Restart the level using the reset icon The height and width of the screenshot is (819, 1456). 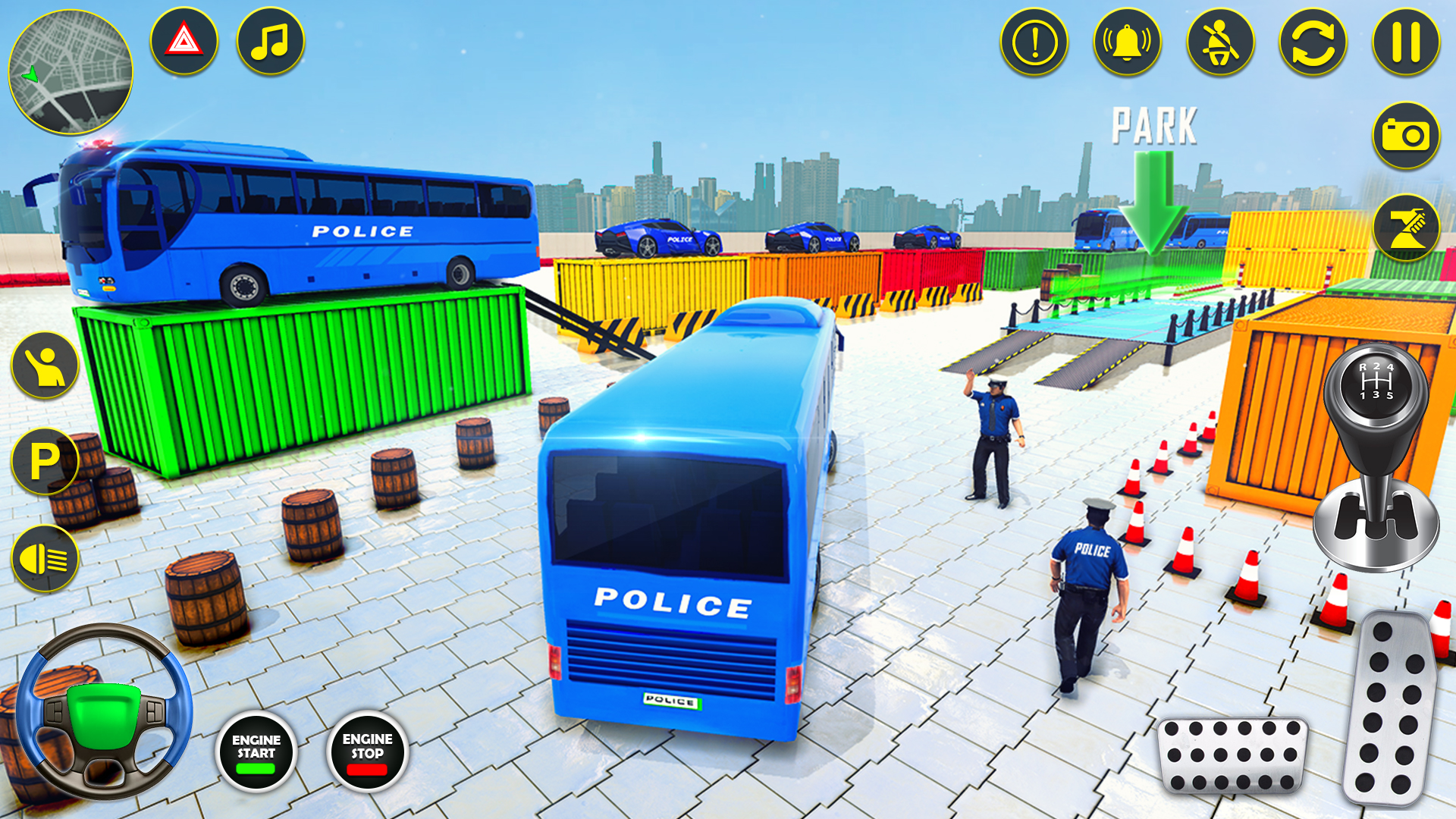coord(1312,43)
